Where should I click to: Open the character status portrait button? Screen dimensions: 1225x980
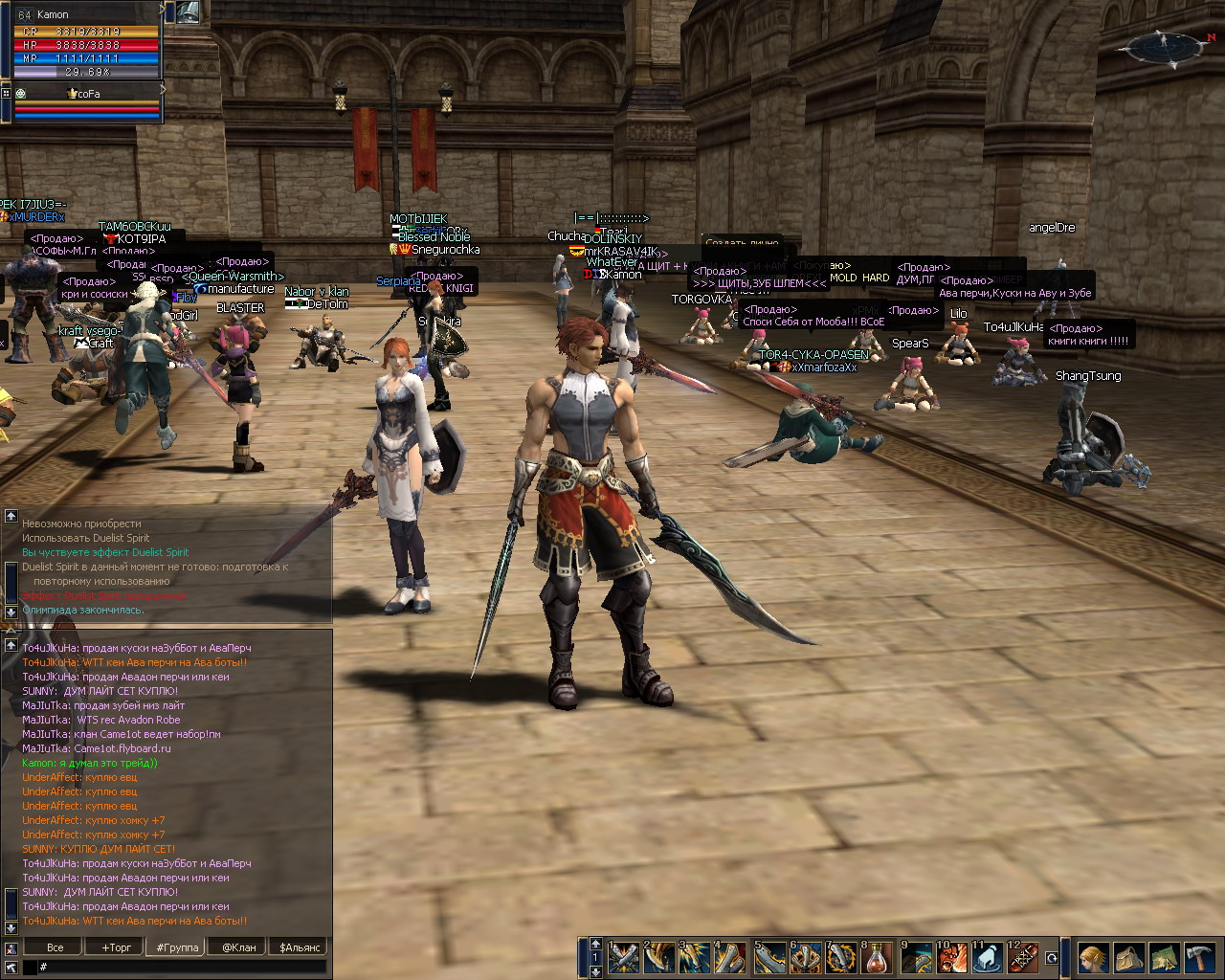point(1093,957)
